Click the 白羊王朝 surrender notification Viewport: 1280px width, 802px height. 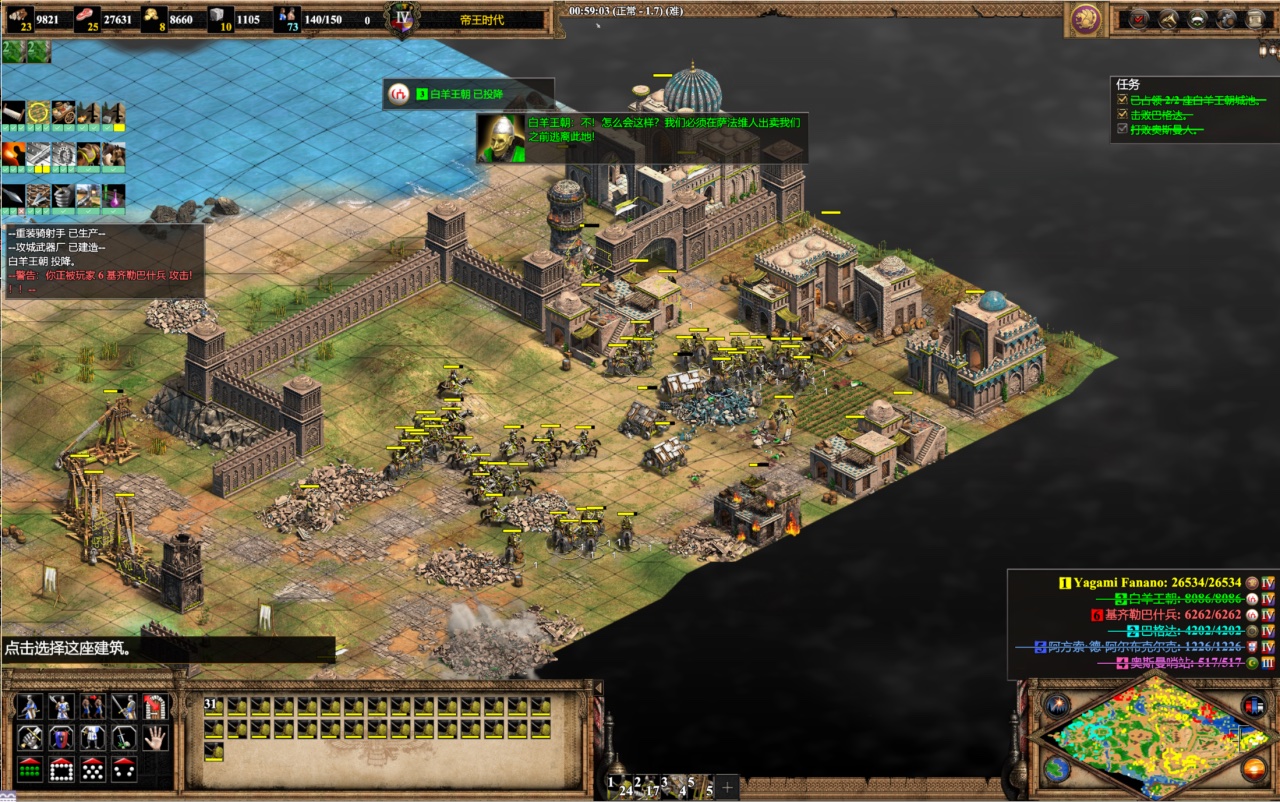[468, 94]
